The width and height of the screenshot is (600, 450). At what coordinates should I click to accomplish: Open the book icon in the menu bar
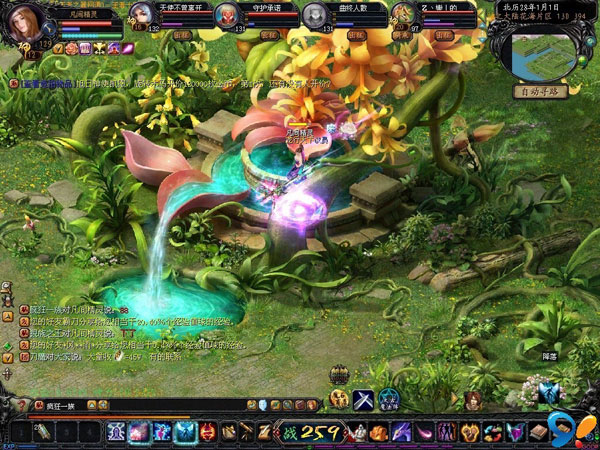[x=539, y=432]
